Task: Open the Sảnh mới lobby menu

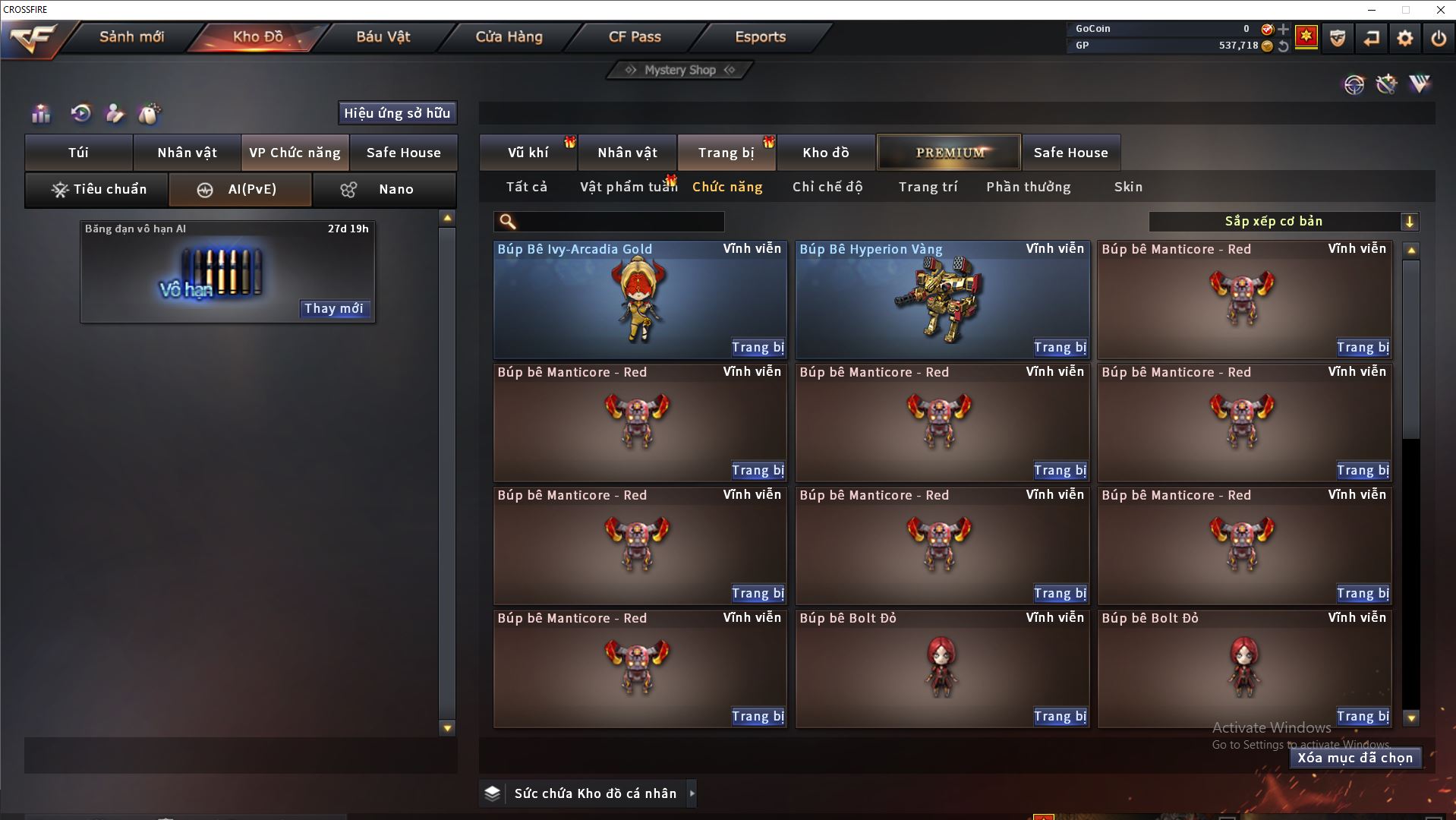Action: pos(131,36)
